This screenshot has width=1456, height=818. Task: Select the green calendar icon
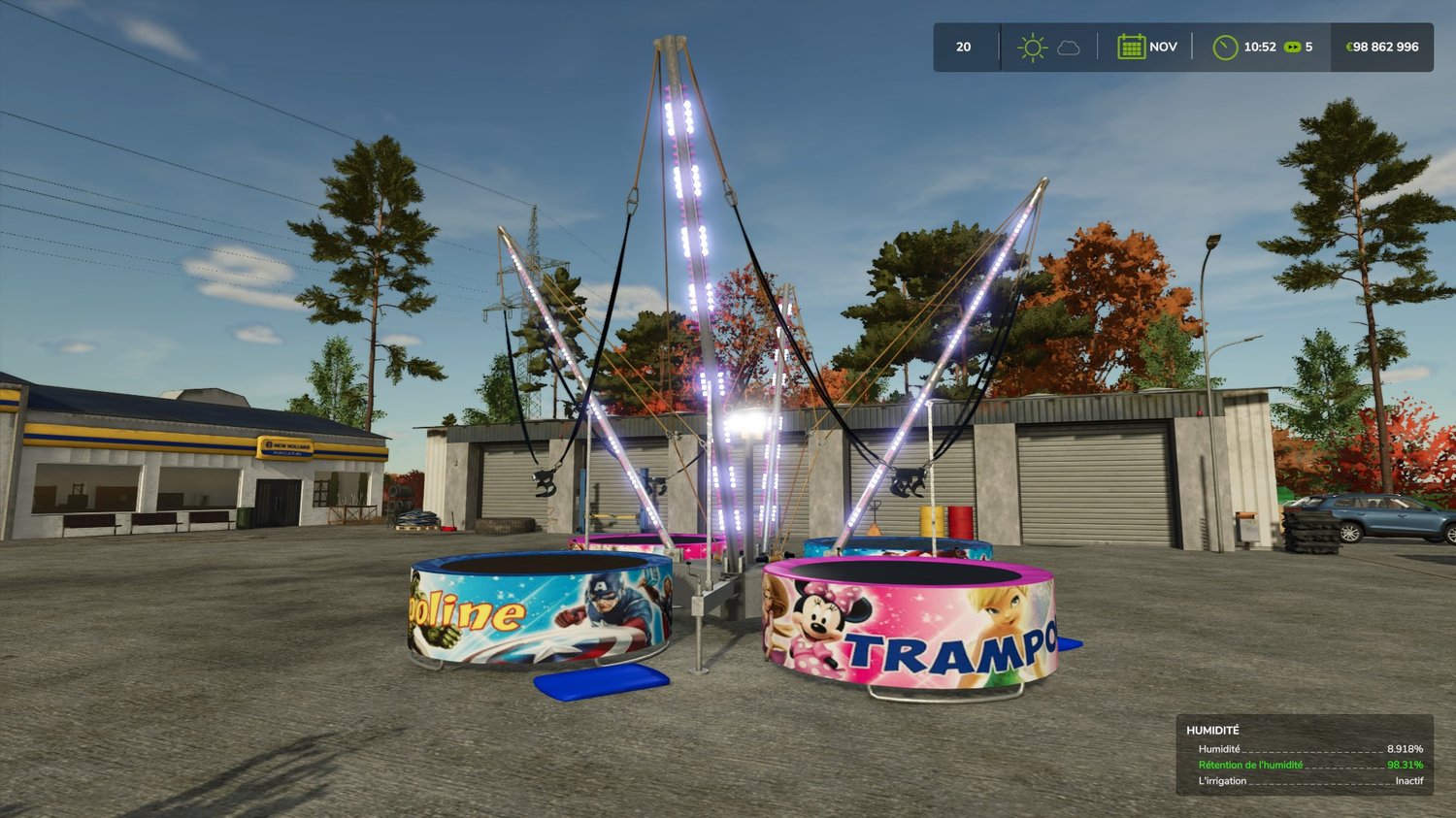coord(1131,47)
